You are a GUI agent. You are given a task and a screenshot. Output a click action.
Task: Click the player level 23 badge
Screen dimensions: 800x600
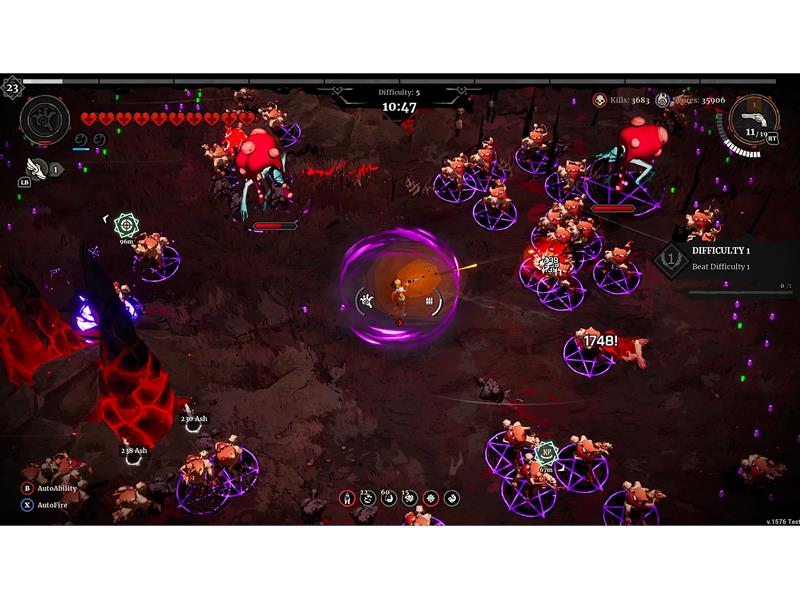[x=12, y=87]
